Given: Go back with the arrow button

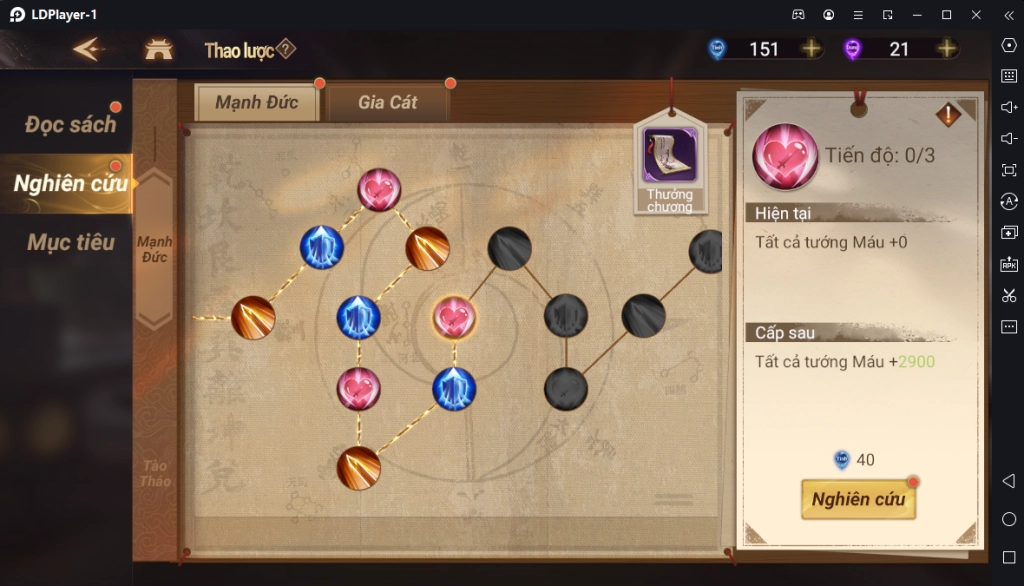Looking at the screenshot, I should (88, 49).
